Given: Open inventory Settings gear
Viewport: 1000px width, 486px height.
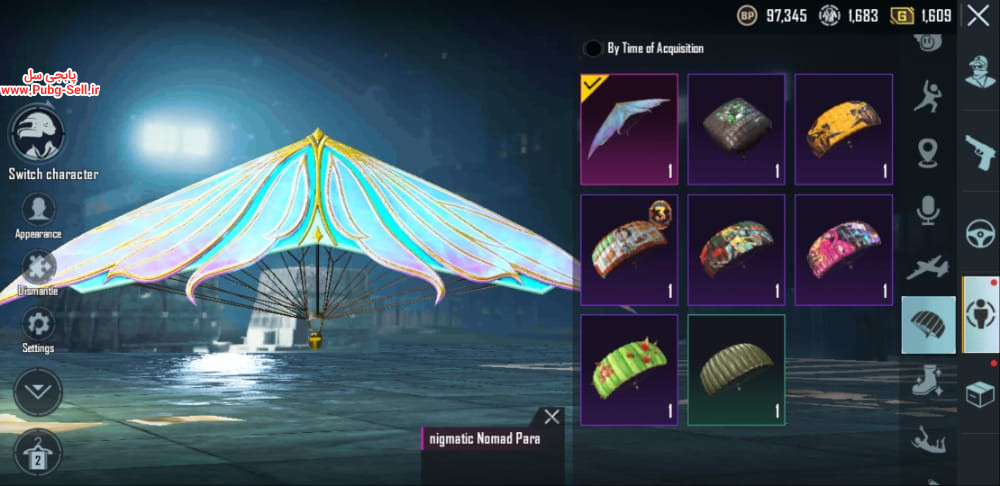Looking at the screenshot, I should 39,324.
